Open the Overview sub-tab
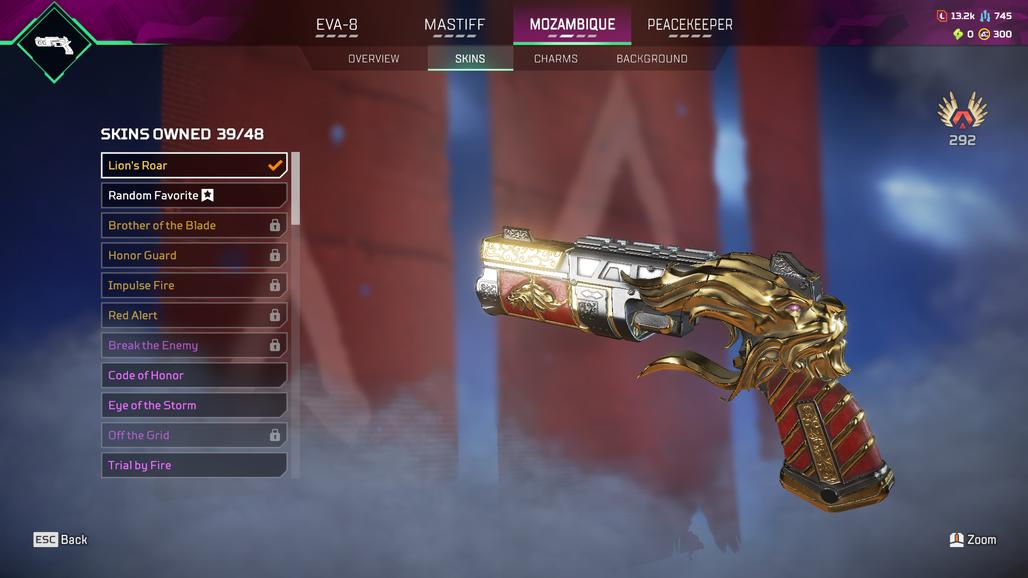The width and height of the screenshot is (1028, 578). [x=373, y=59]
